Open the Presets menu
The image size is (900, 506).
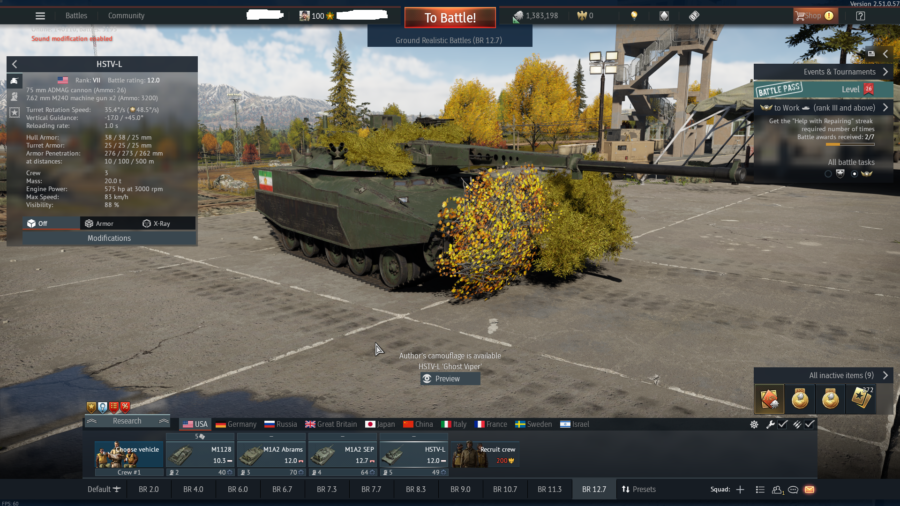[638, 489]
